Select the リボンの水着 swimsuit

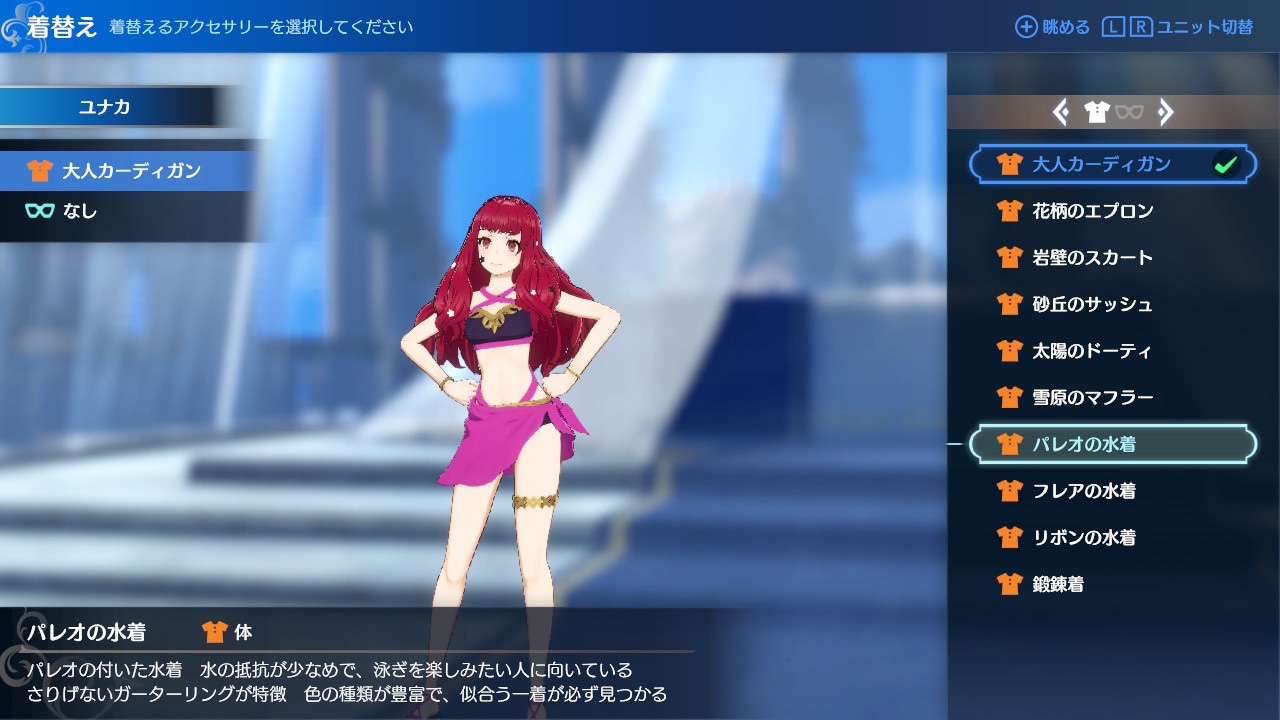pos(1084,538)
